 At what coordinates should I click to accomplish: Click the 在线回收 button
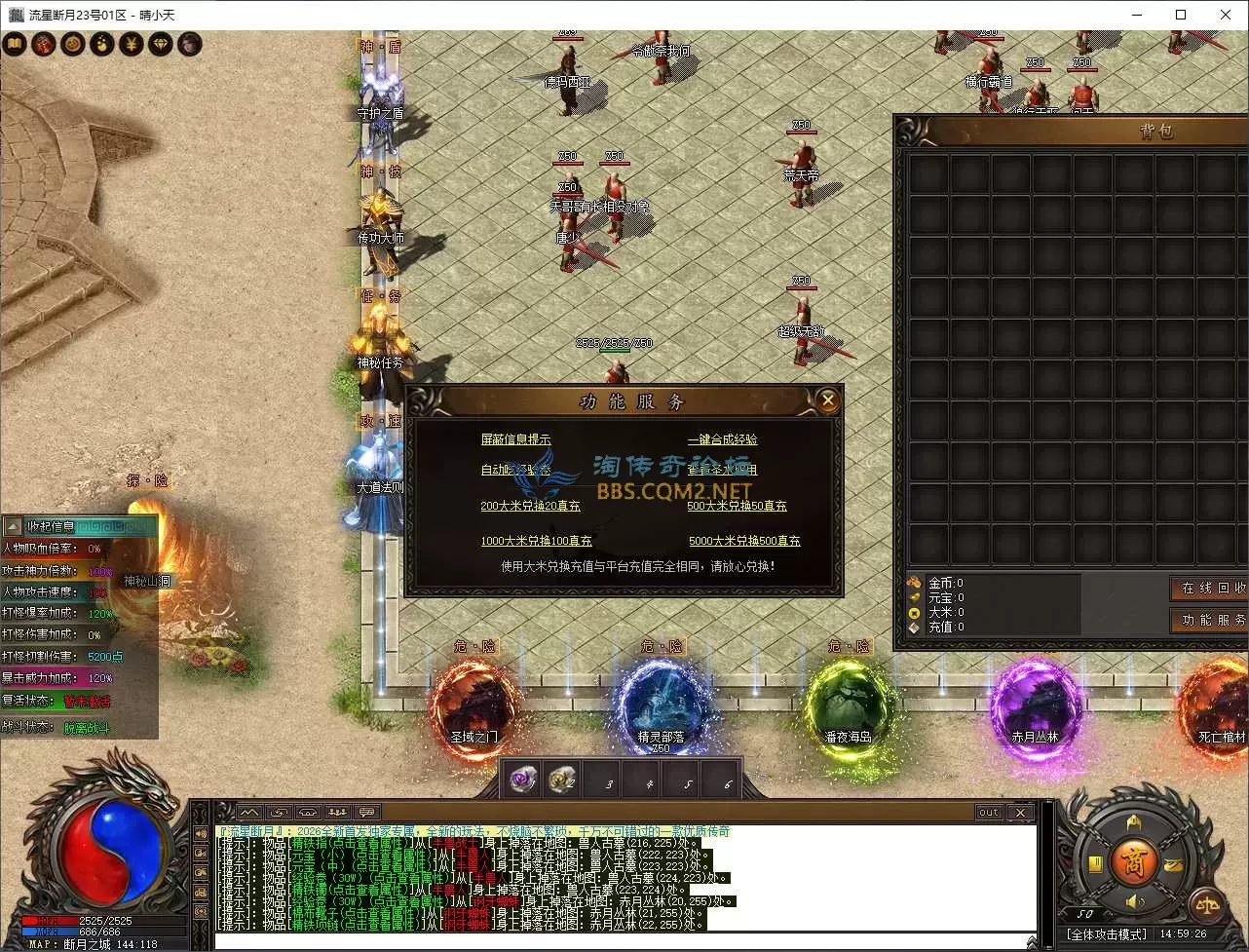[x=1210, y=588]
